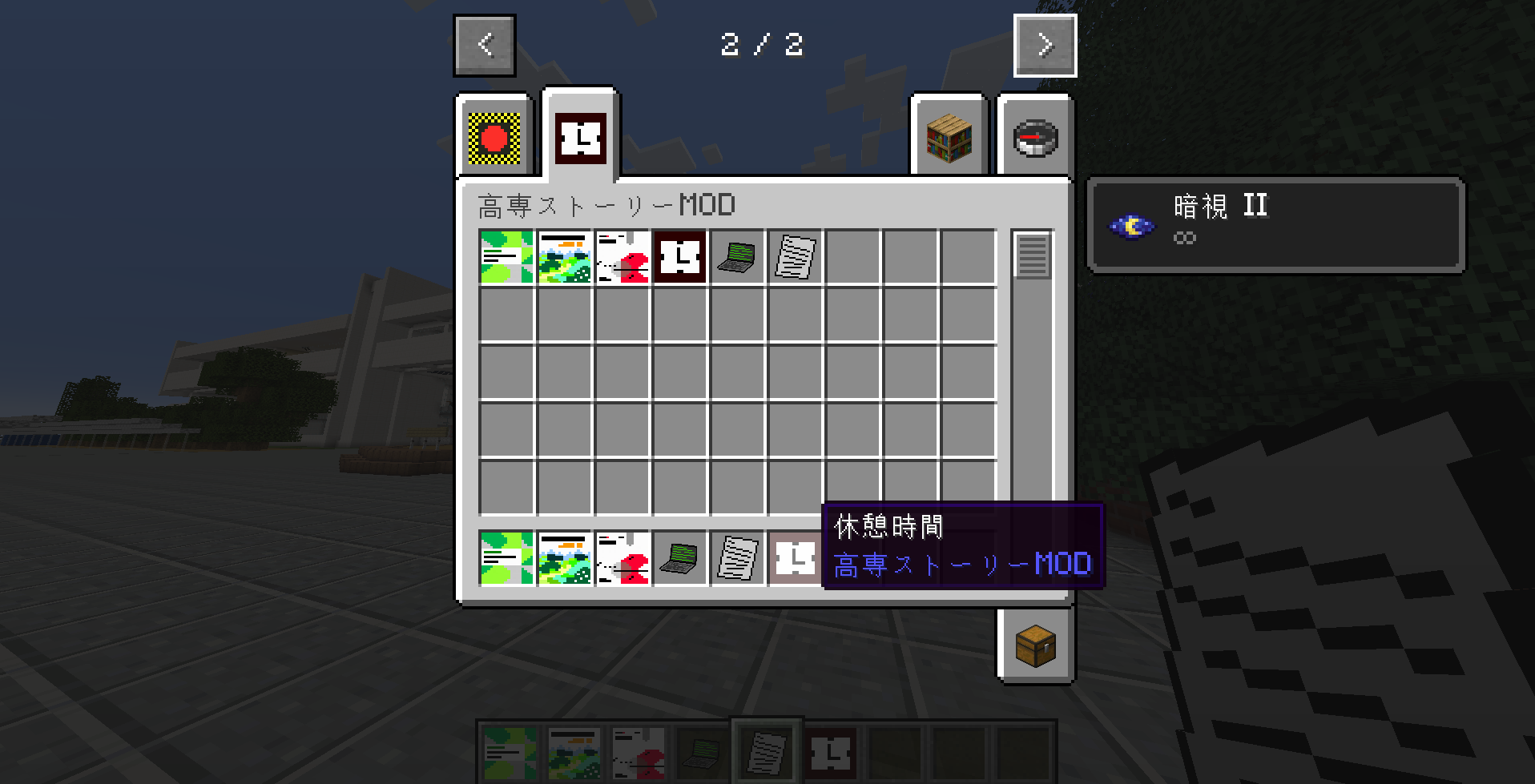Image resolution: width=1535 pixels, height=784 pixels.
Task: Select the green leafy item in hotbar row
Action: (506, 558)
